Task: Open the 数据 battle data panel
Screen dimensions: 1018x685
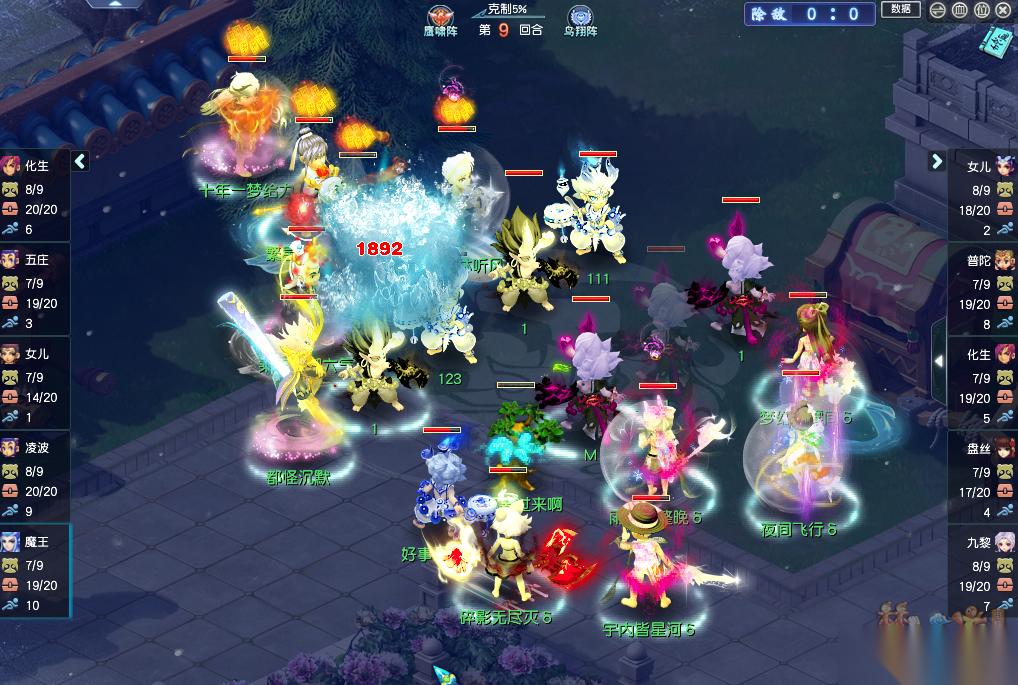Action: pos(900,10)
